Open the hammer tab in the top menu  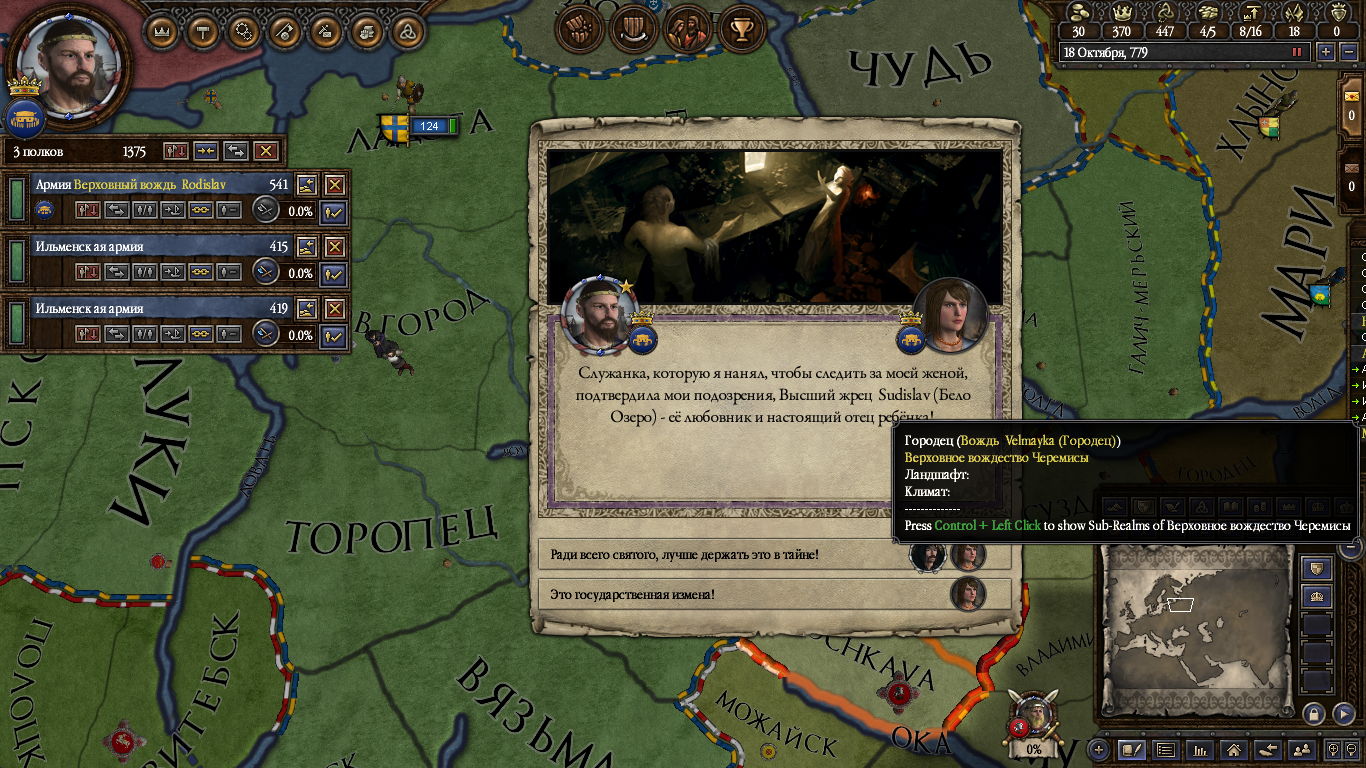tap(204, 31)
